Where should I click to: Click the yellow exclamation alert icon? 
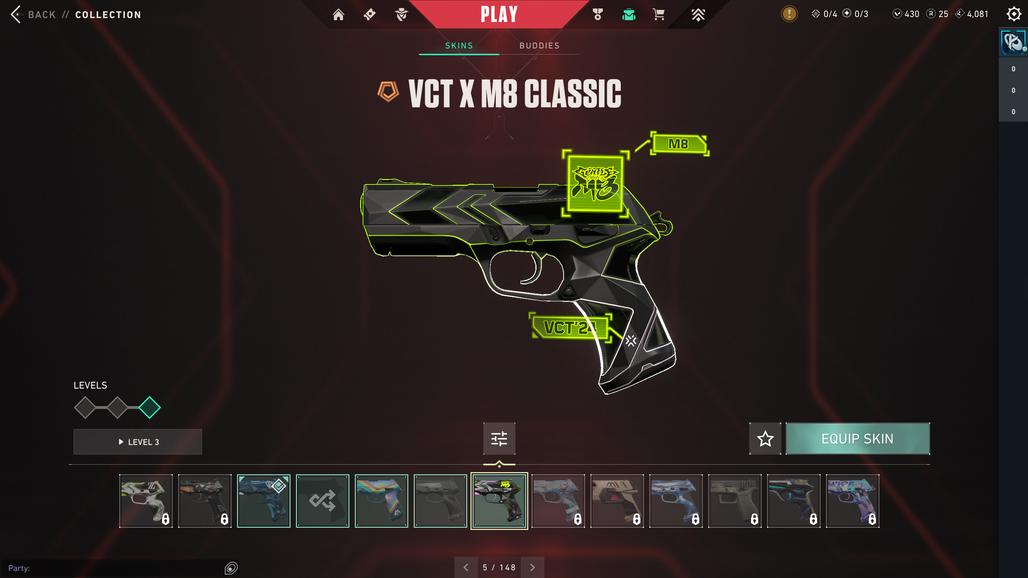pos(789,14)
